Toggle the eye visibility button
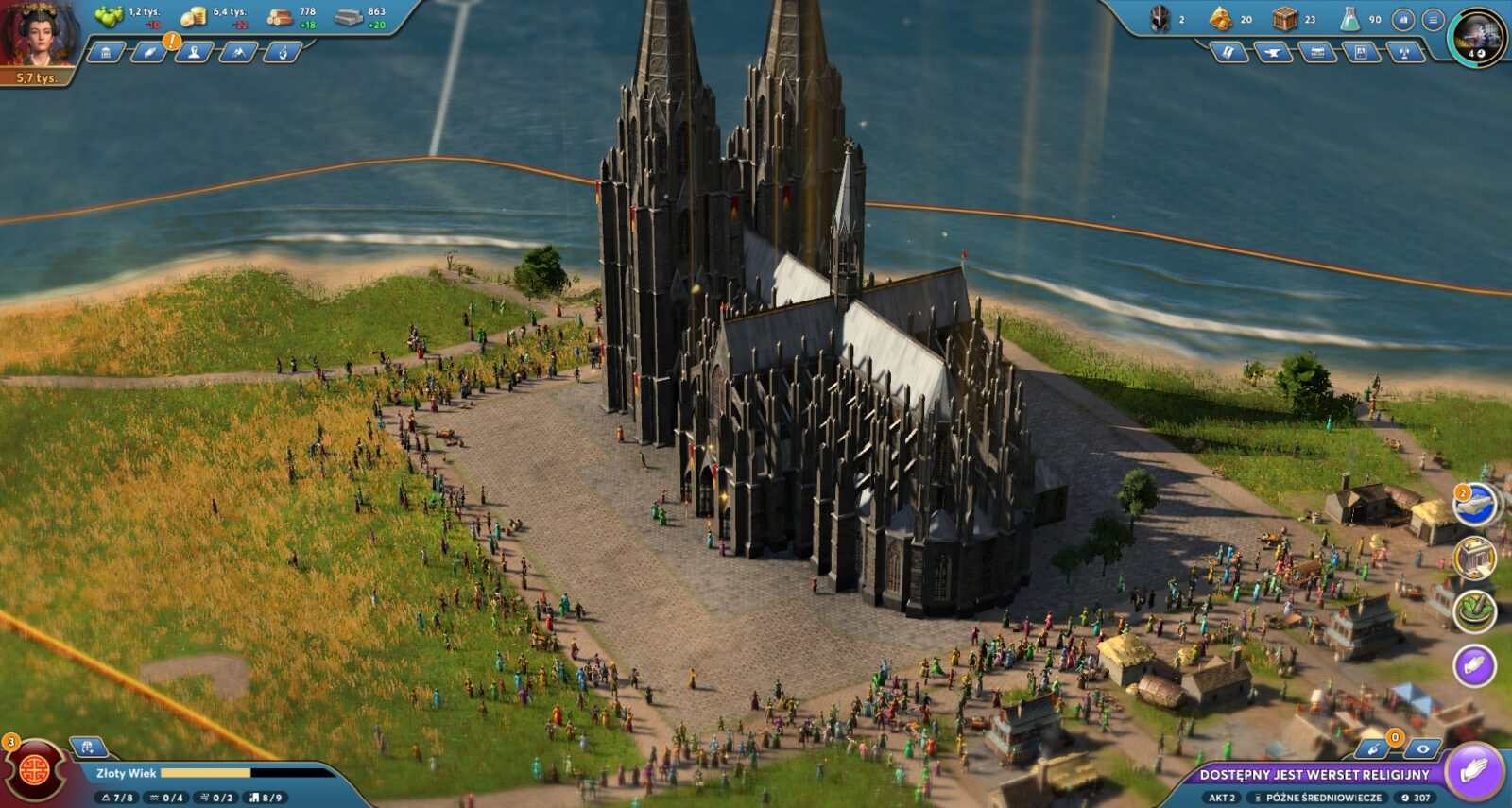 [1421, 749]
